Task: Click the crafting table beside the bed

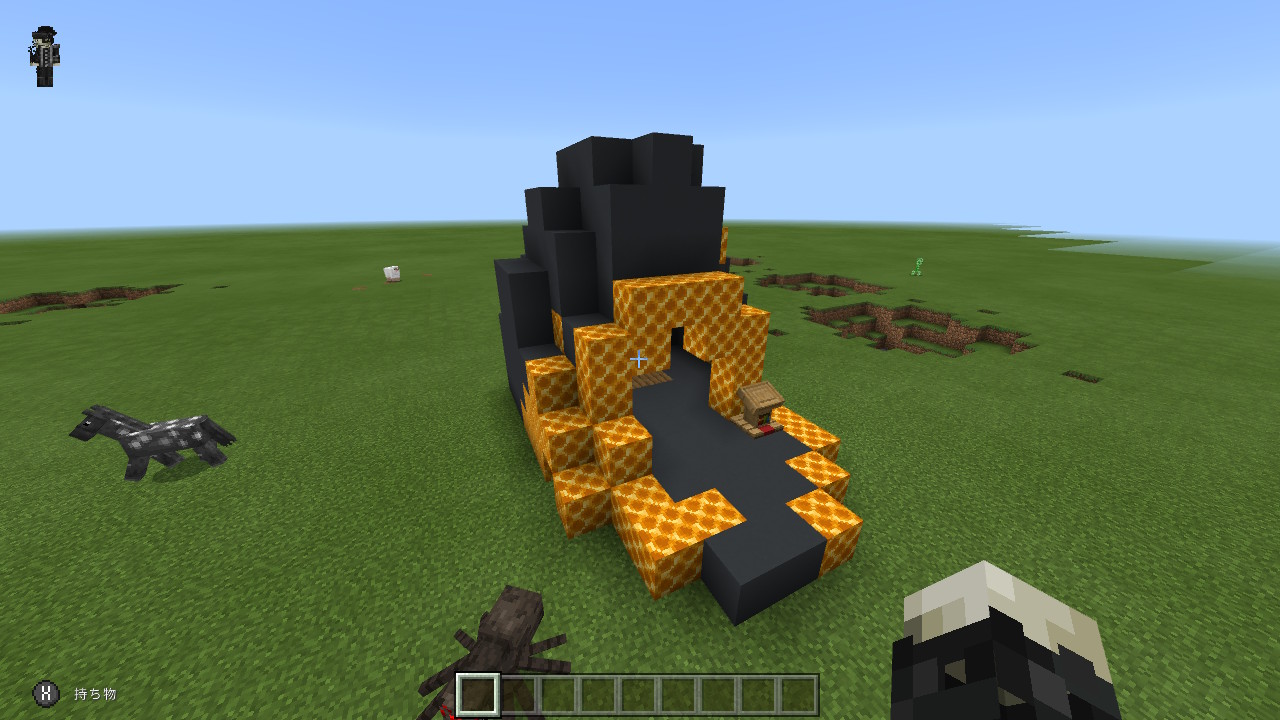Action: [760, 398]
